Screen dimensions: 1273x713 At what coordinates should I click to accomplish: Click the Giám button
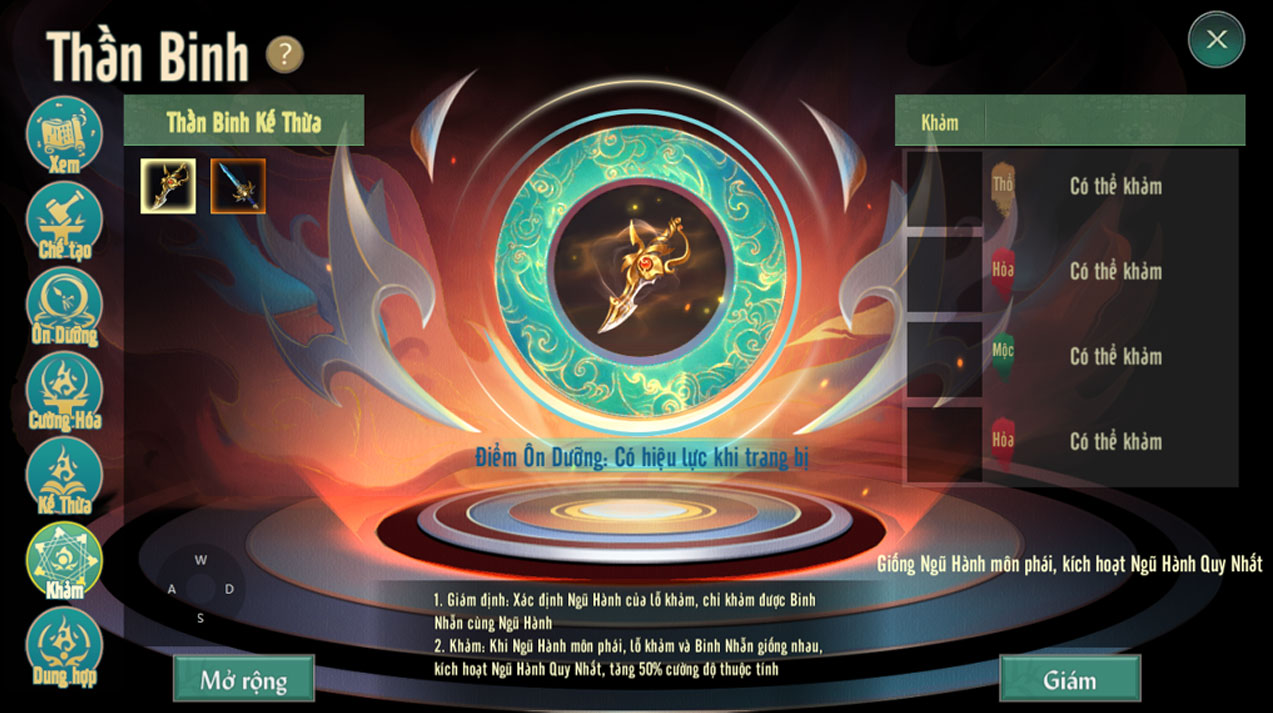pyautogui.click(x=1070, y=680)
